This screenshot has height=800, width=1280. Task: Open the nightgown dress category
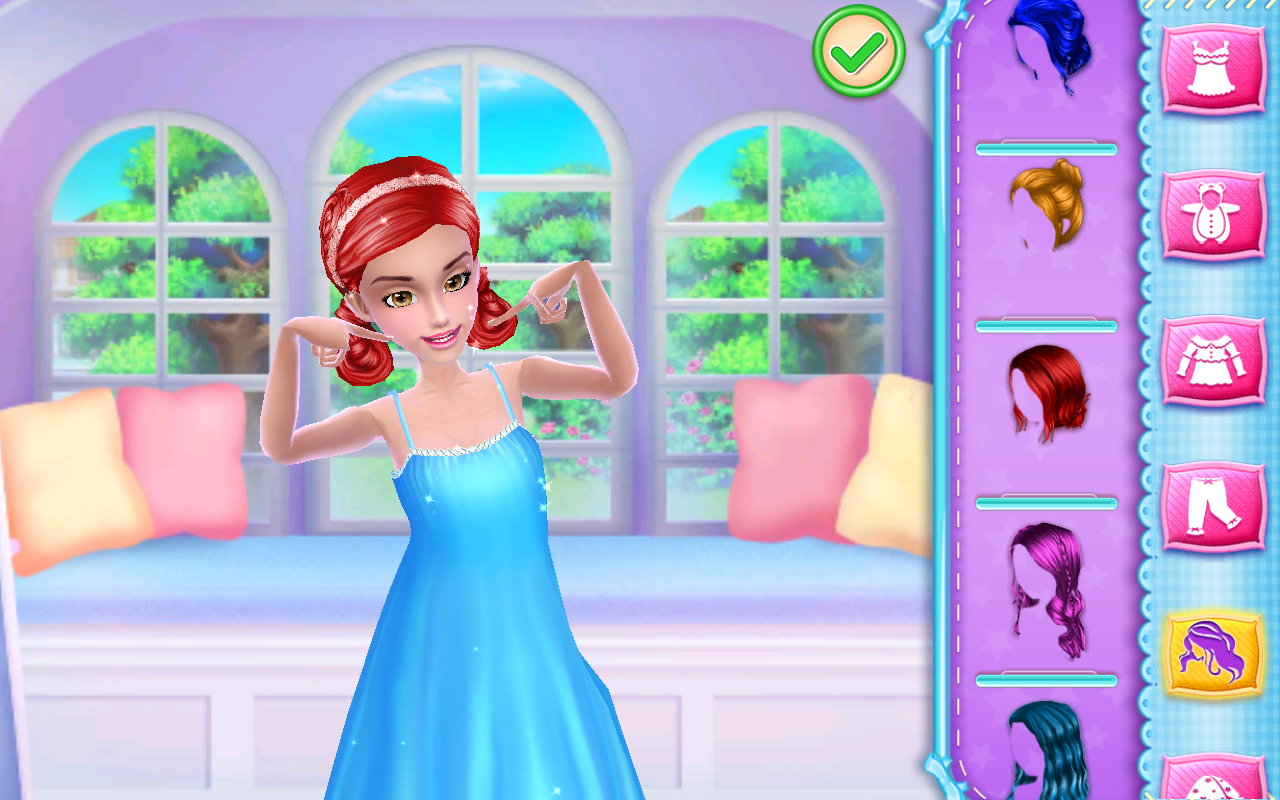[1214, 69]
